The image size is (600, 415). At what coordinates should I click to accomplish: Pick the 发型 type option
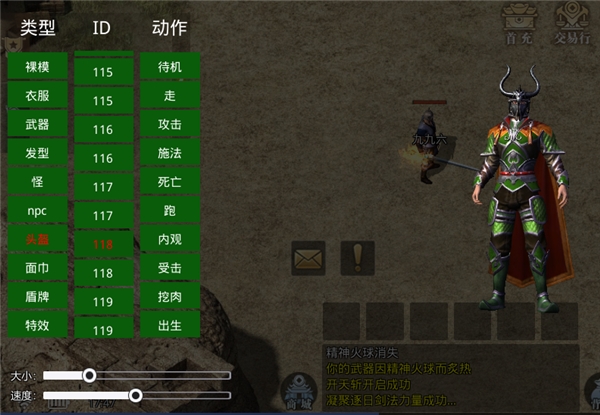coord(38,154)
